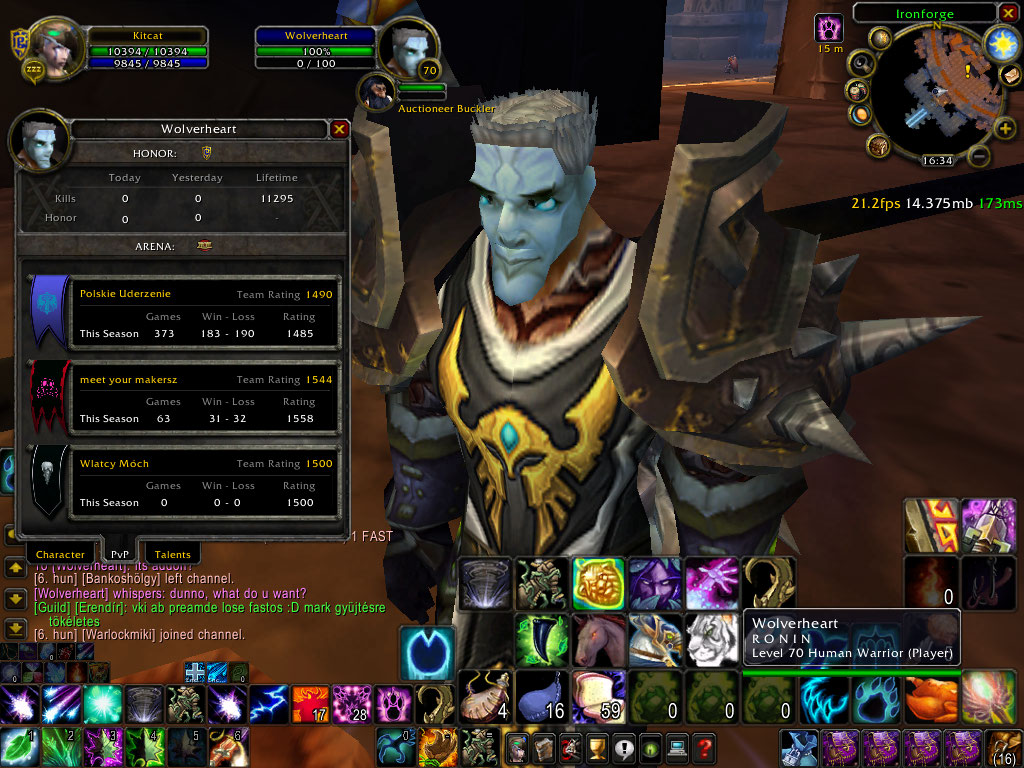Switch to the Character tab
This screenshot has height=768, width=1024.
[x=60, y=553]
